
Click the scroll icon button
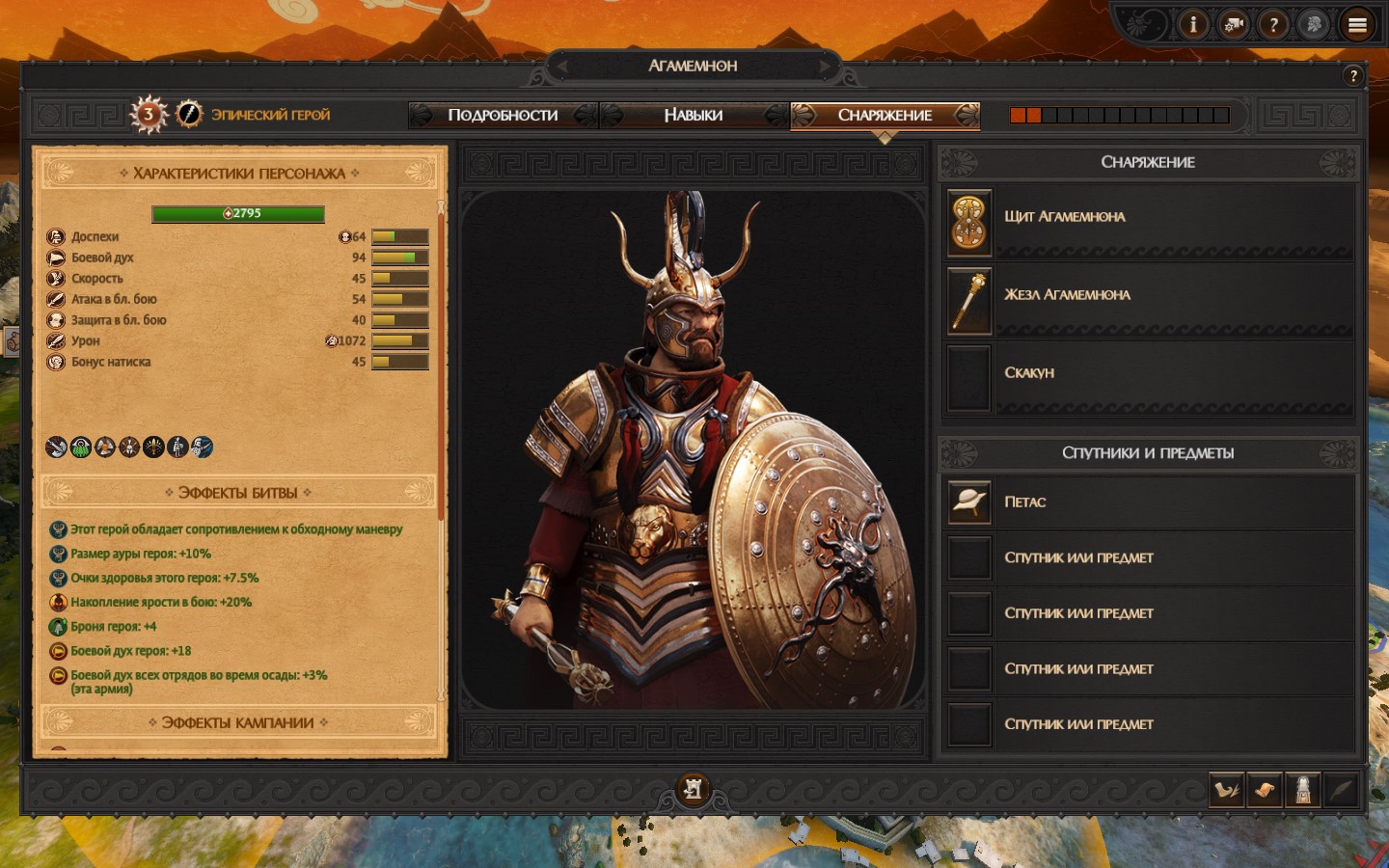(1265, 790)
